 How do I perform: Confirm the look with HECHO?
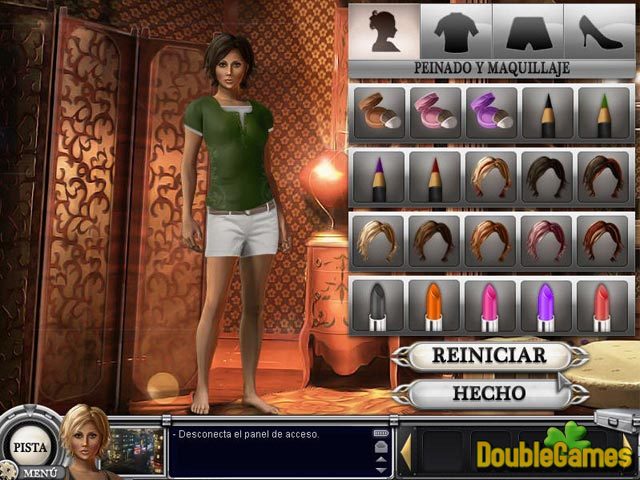[x=489, y=392]
